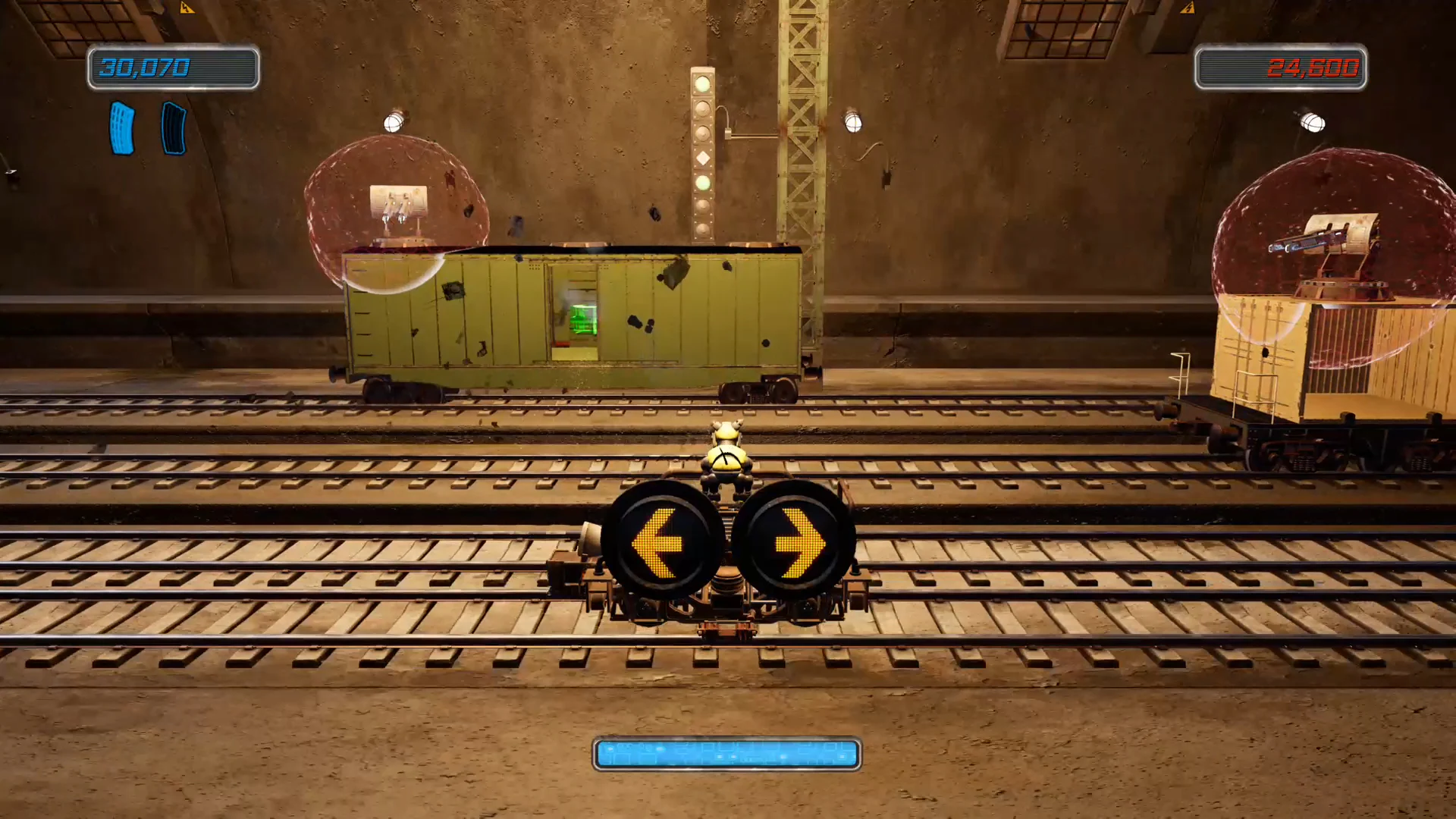Click the shielded turret above the yellow boxcar
The width and height of the screenshot is (1456, 819).
tap(398, 205)
